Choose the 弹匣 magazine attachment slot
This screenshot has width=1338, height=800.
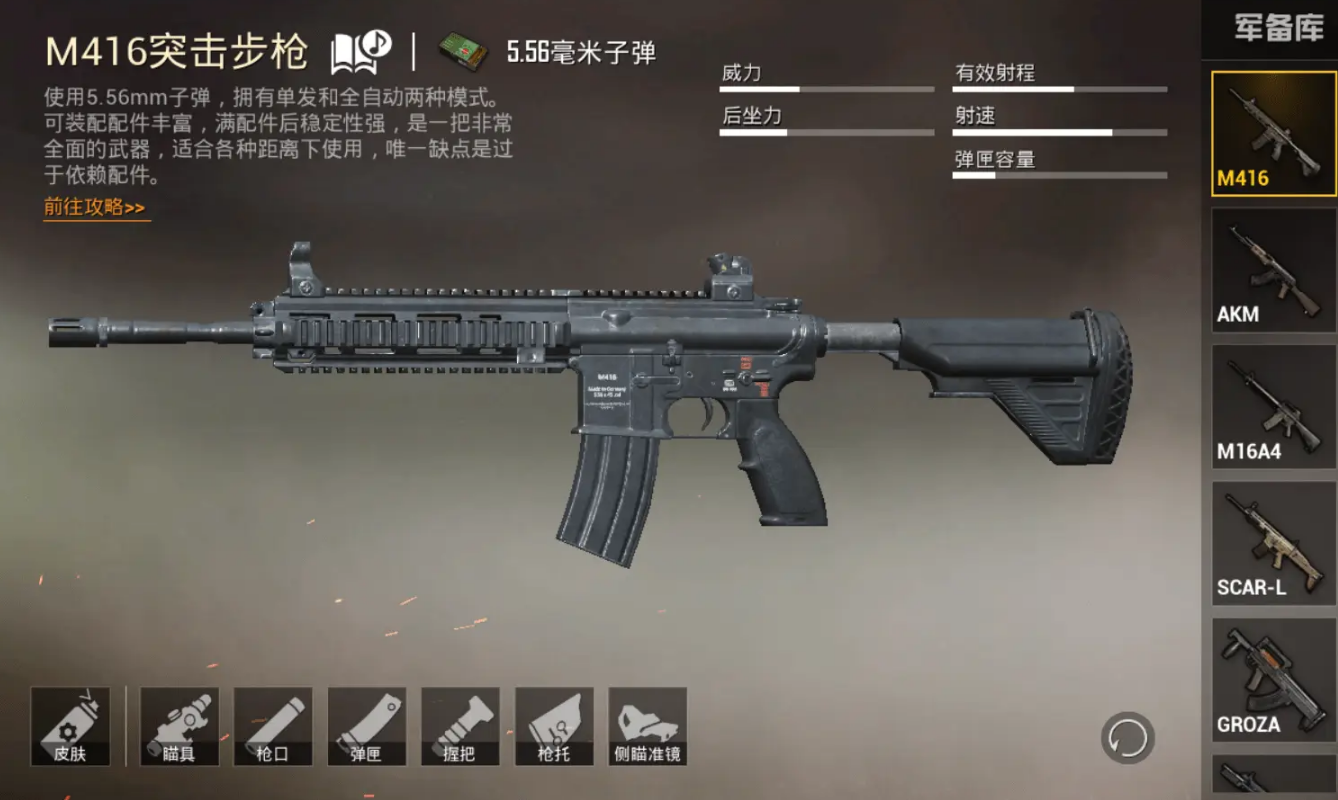pos(367,726)
